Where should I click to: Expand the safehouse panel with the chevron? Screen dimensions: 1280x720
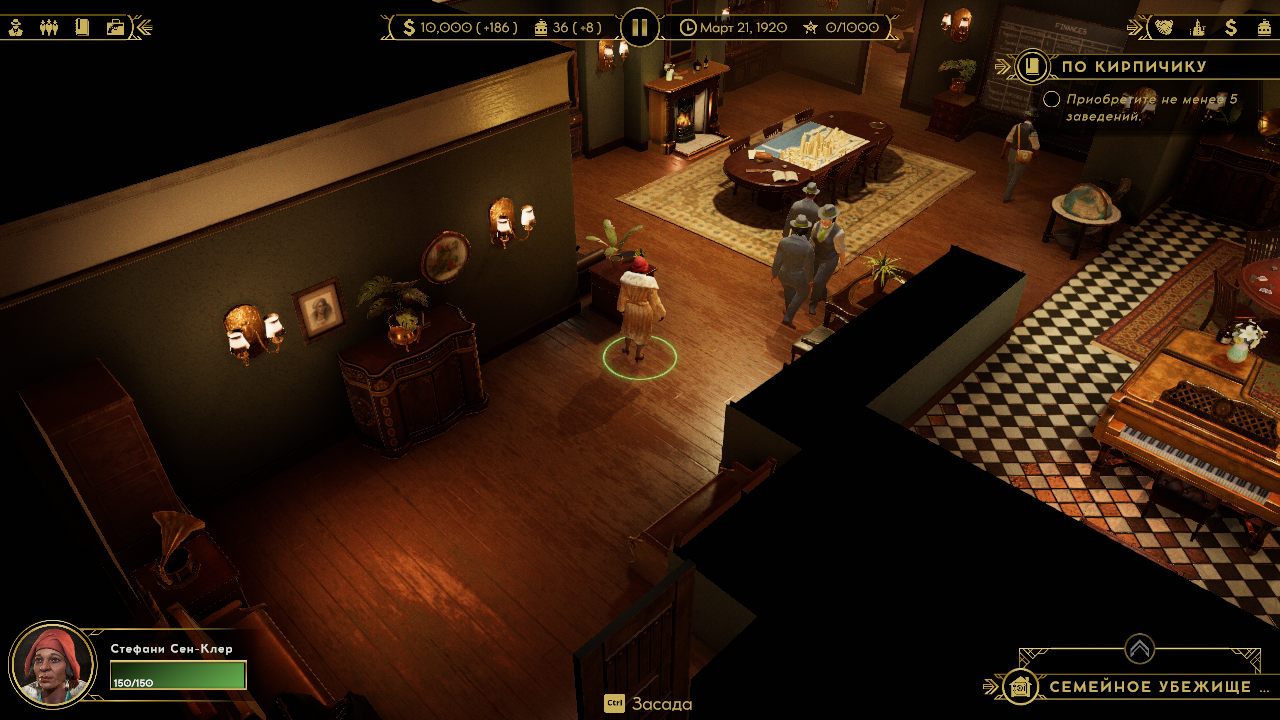1138,649
